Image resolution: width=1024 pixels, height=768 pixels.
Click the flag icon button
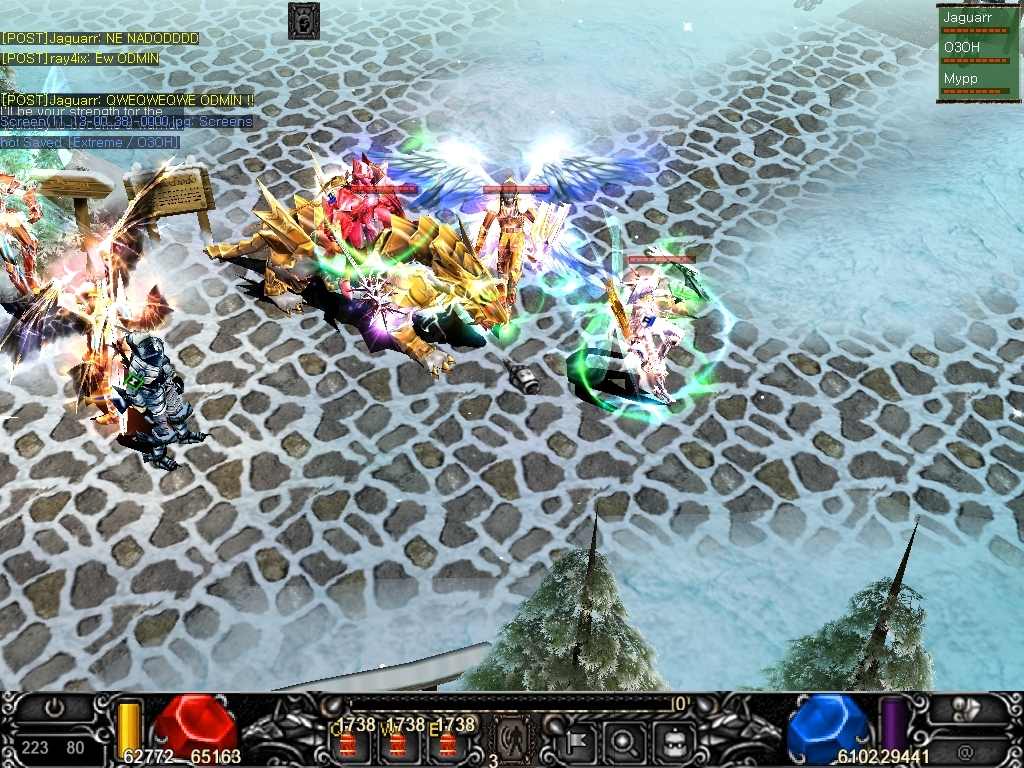(x=578, y=742)
